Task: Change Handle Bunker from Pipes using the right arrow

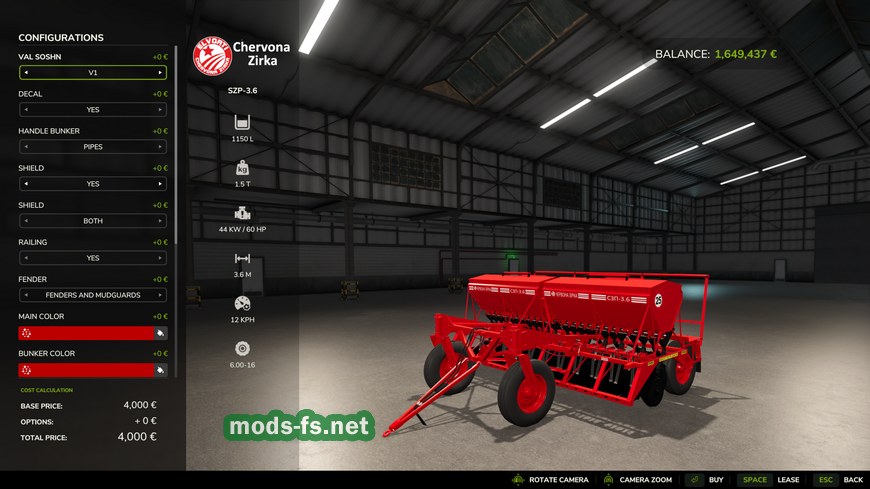Action: pos(160,147)
